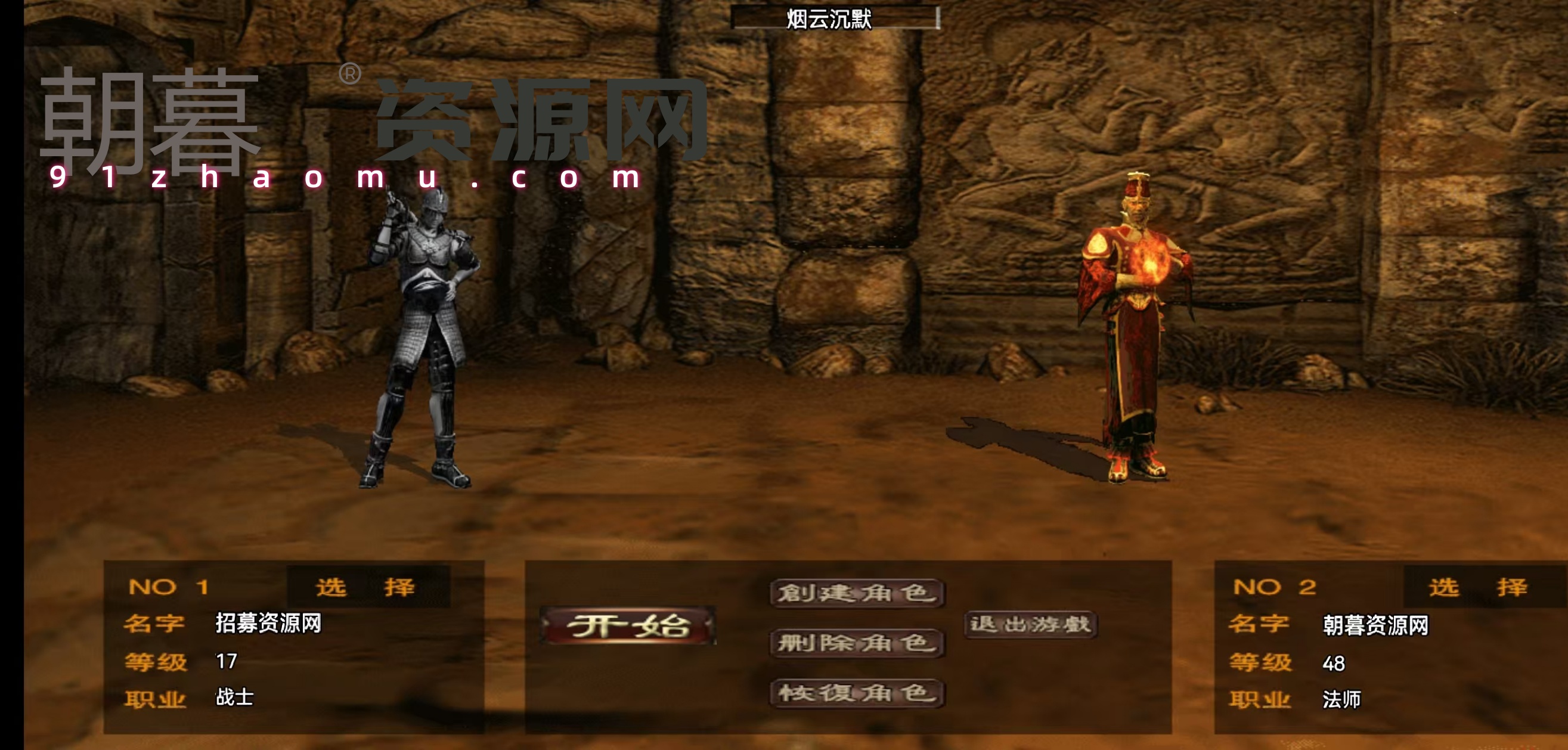Delete character via 删除角色 button
Viewport: 1568px width, 750px height.
point(857,643)
